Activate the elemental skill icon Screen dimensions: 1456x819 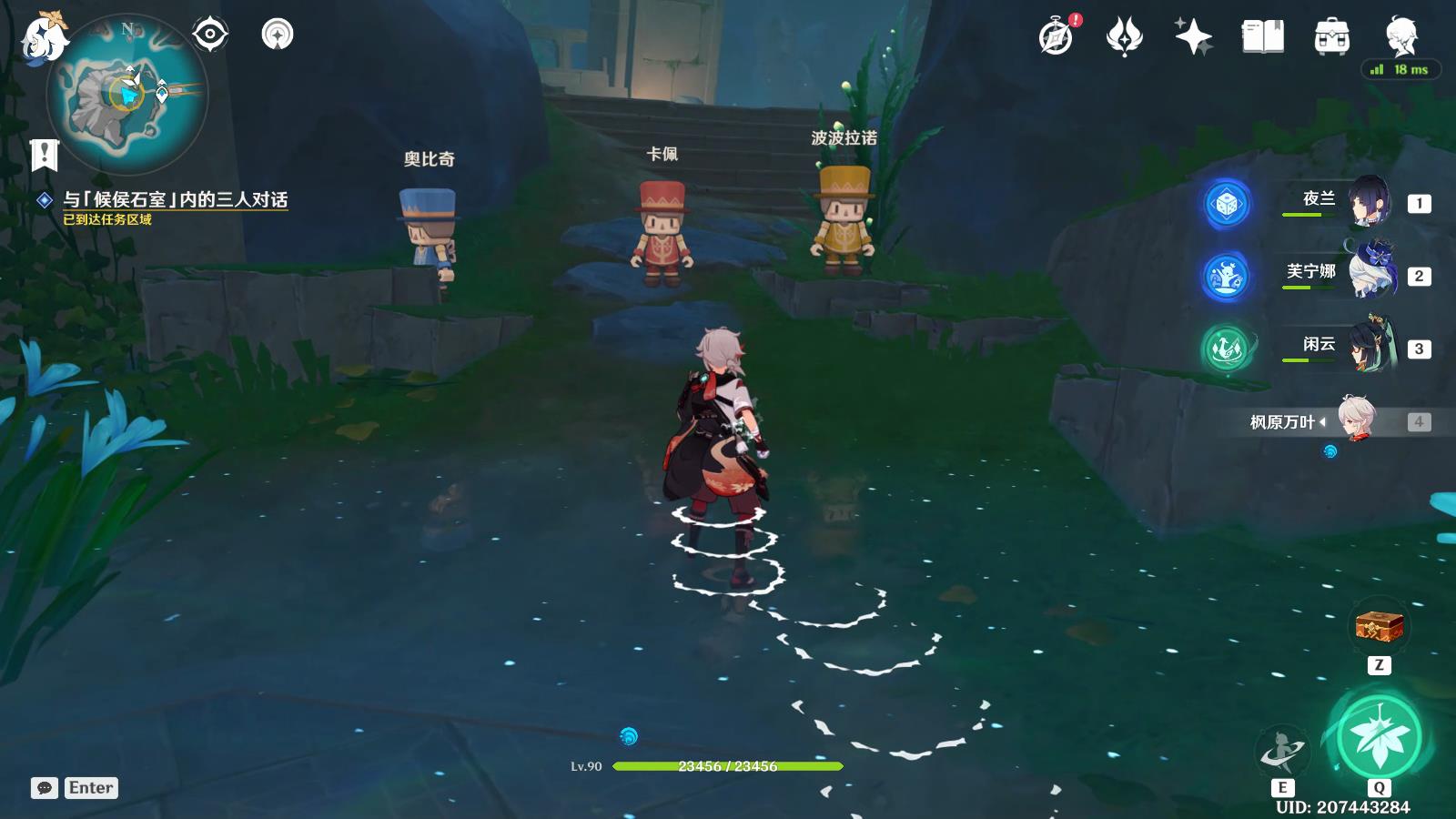pyautogui.click(x=1282, y=752)
